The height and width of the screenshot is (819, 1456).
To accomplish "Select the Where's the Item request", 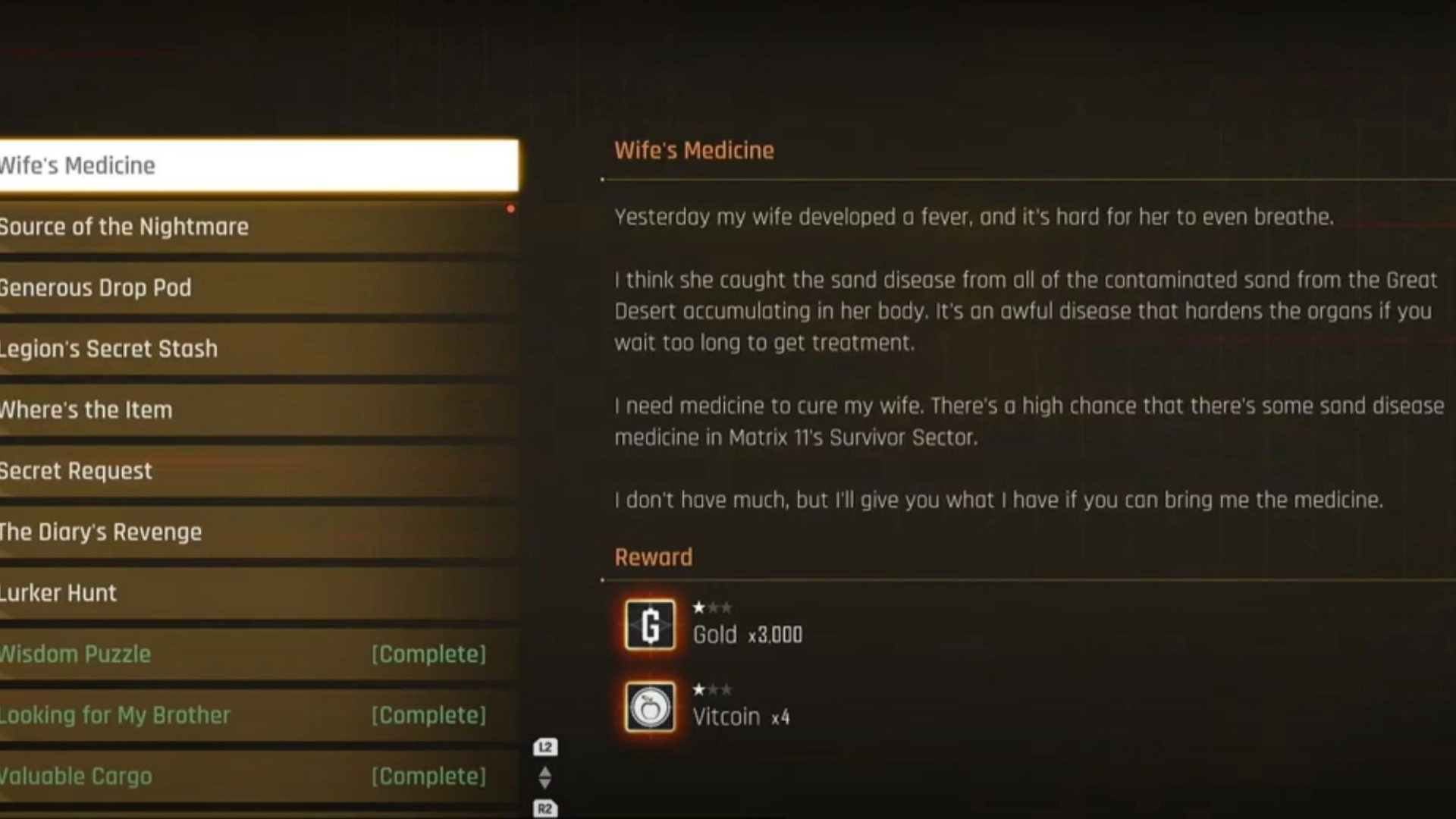I will (x=258, y=410).
